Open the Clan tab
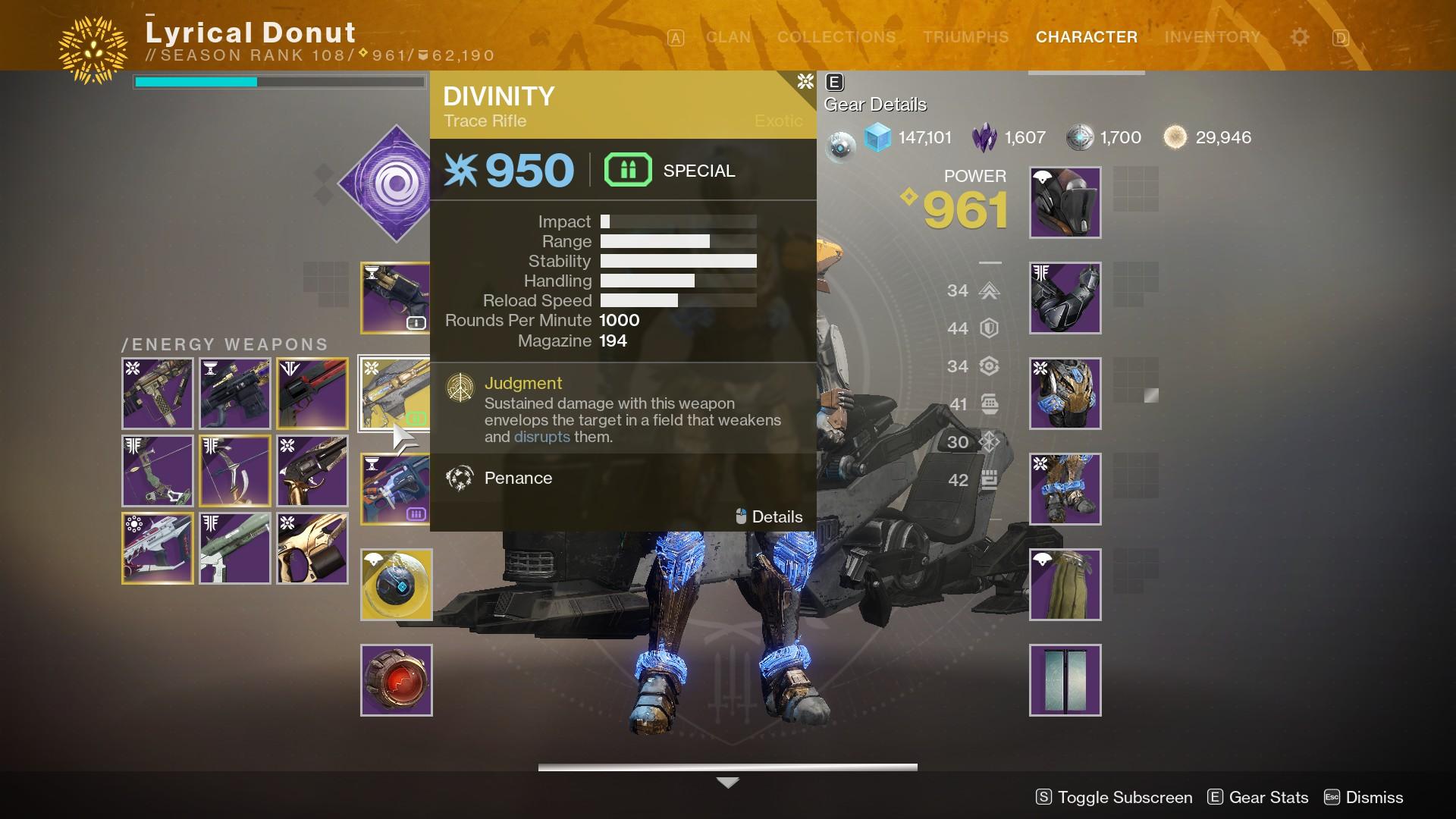The height and width of the screenshot is (819, 1456). click(728, 37)
